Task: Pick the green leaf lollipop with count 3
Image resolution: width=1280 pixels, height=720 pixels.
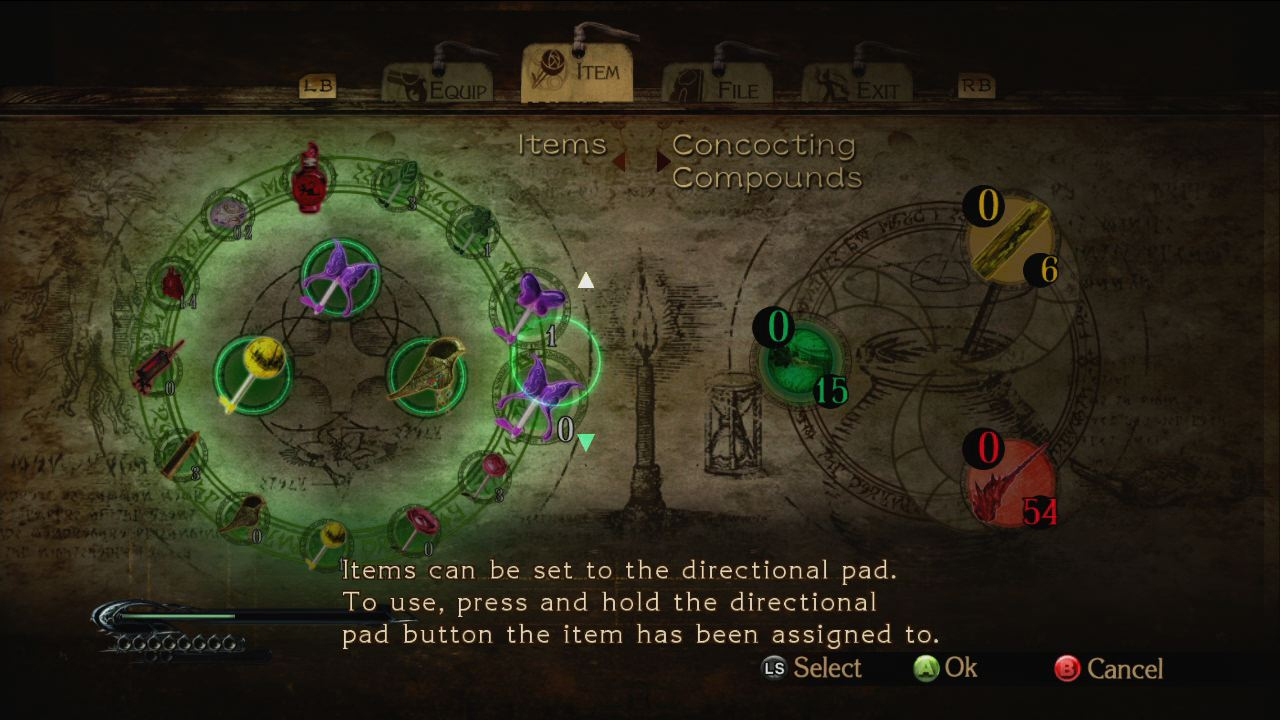Action: (x=397, y=185)
